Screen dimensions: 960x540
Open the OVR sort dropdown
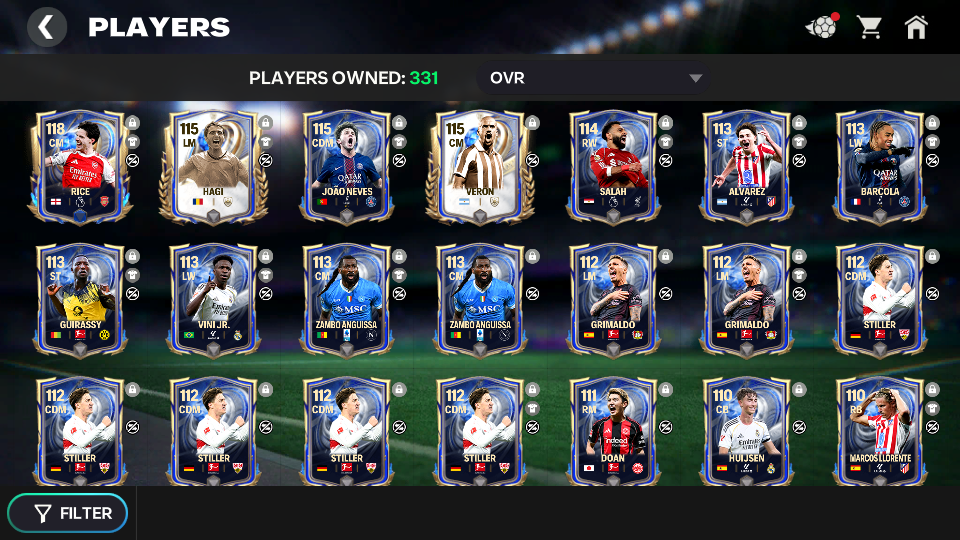(x=596, y=78)
